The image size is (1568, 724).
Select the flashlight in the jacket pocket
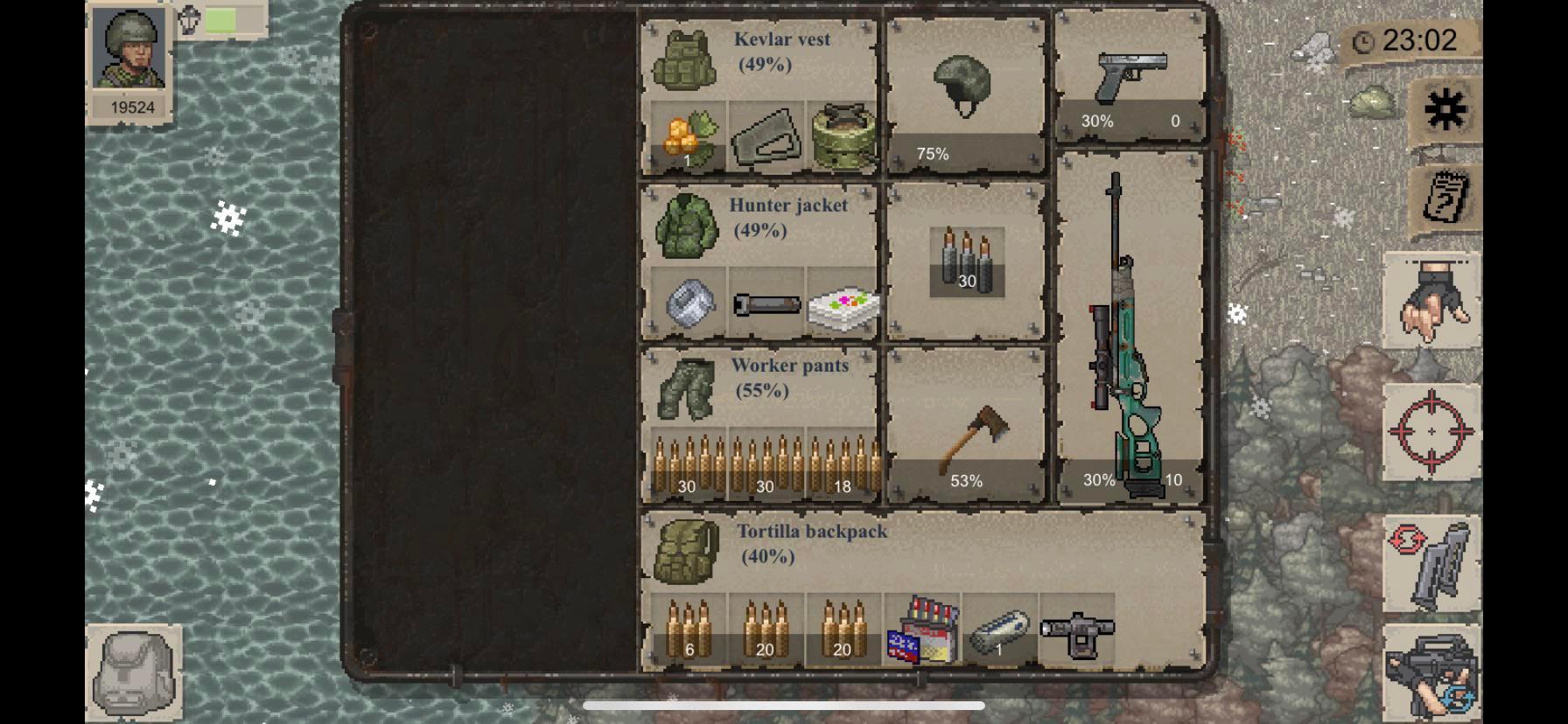pyautogui.click(x=766, y=304)
